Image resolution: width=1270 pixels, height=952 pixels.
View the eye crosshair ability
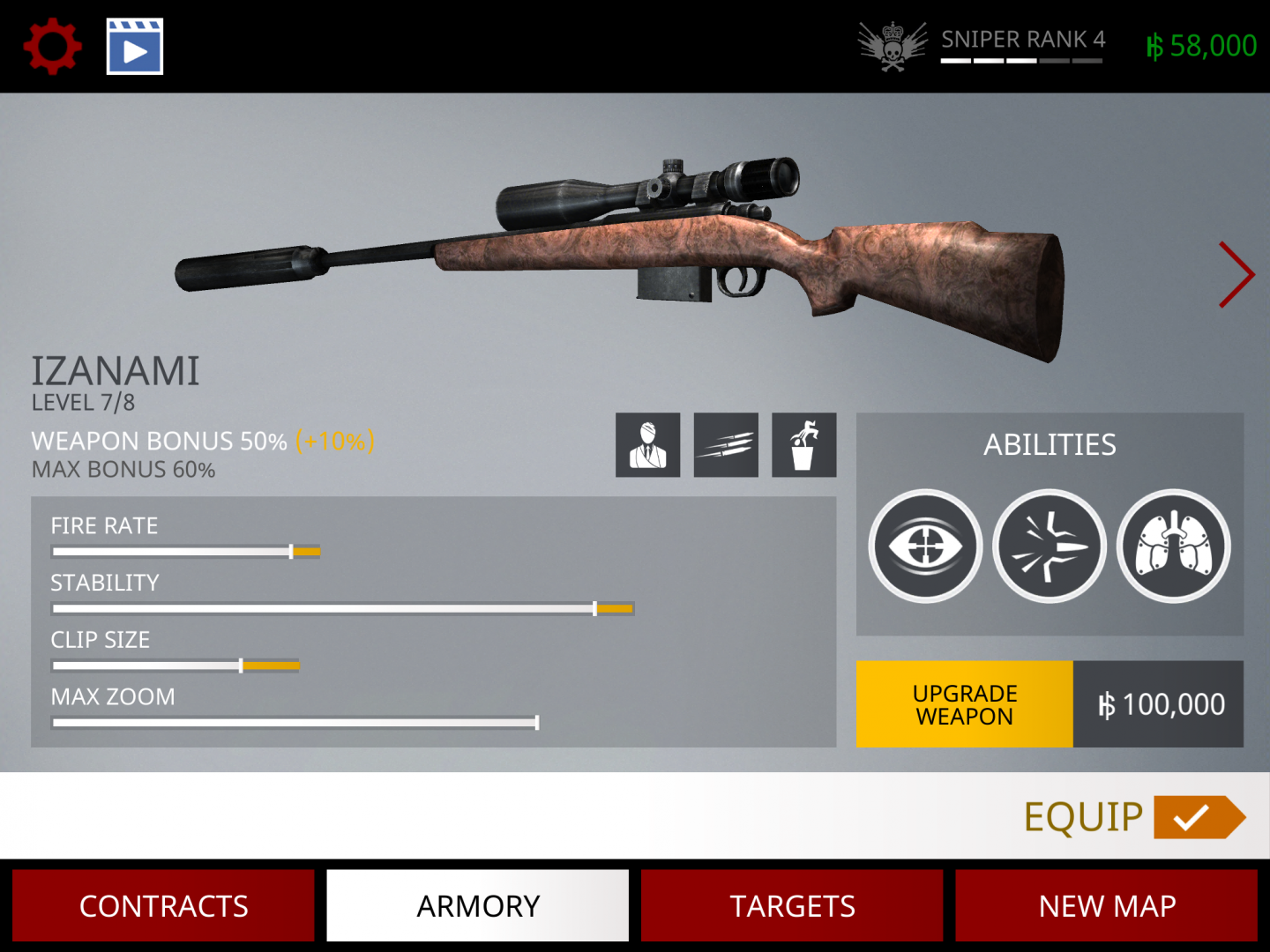pyautogui.click(x=925, y=547)
